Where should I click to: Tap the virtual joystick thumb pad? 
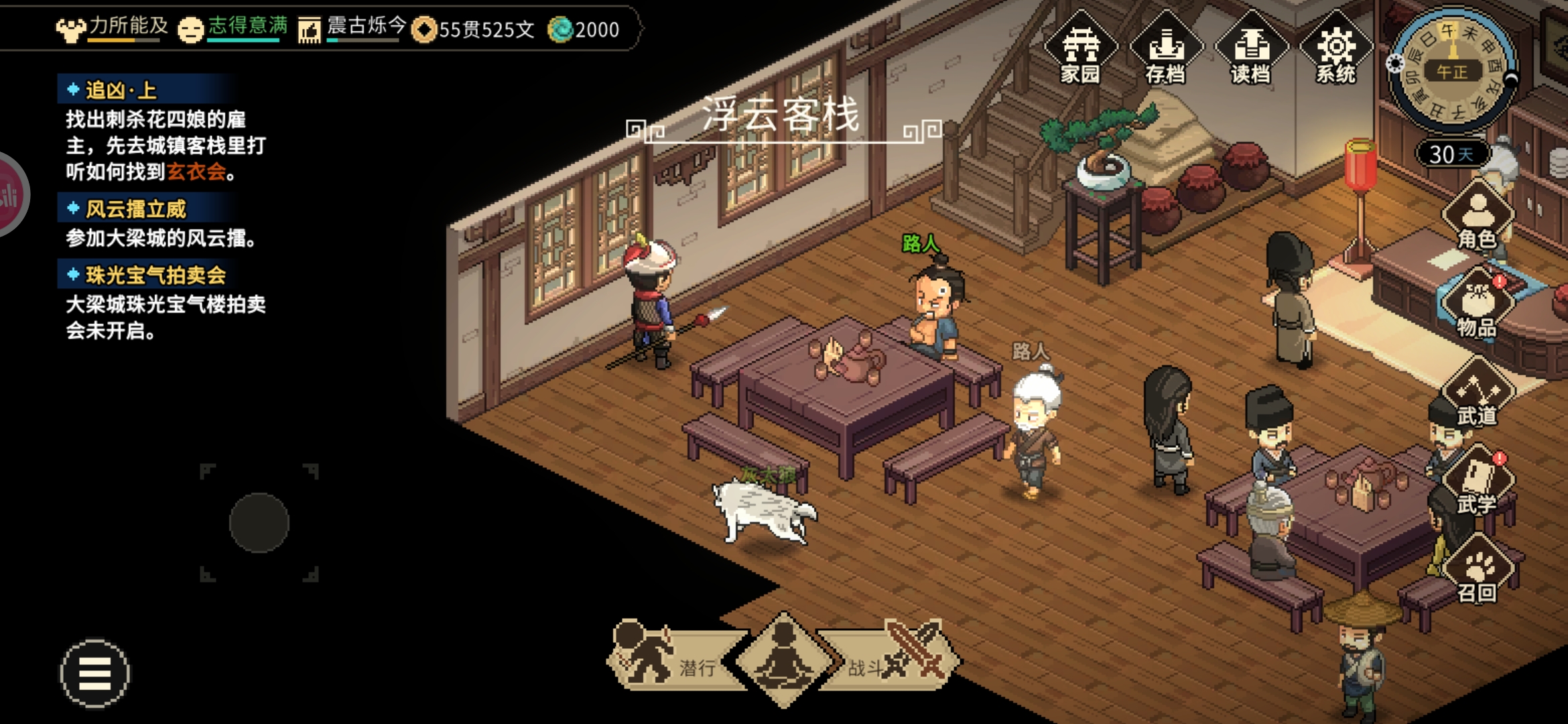259,522
